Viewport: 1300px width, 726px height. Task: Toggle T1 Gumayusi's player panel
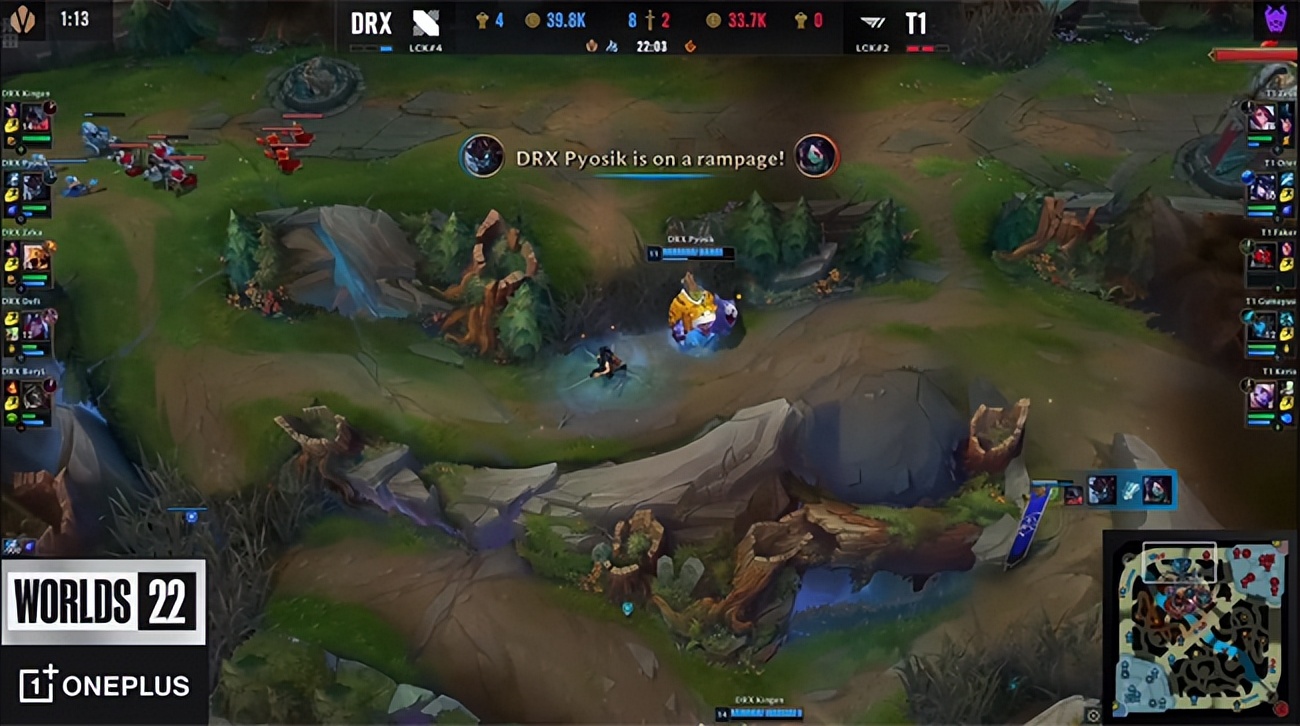tap(1262, 330)
